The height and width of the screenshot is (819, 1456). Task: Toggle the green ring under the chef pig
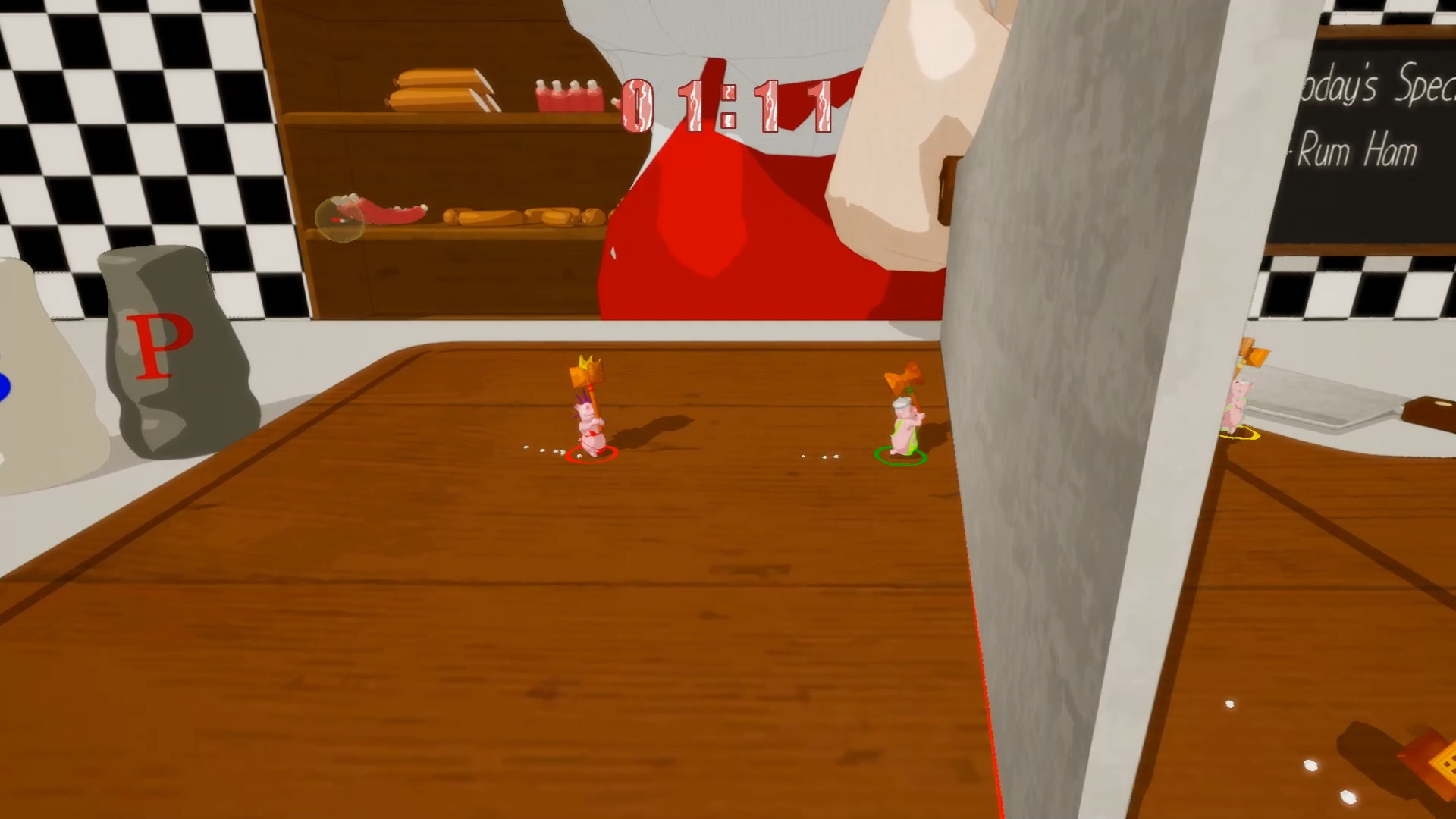click(x=899, y=455)
